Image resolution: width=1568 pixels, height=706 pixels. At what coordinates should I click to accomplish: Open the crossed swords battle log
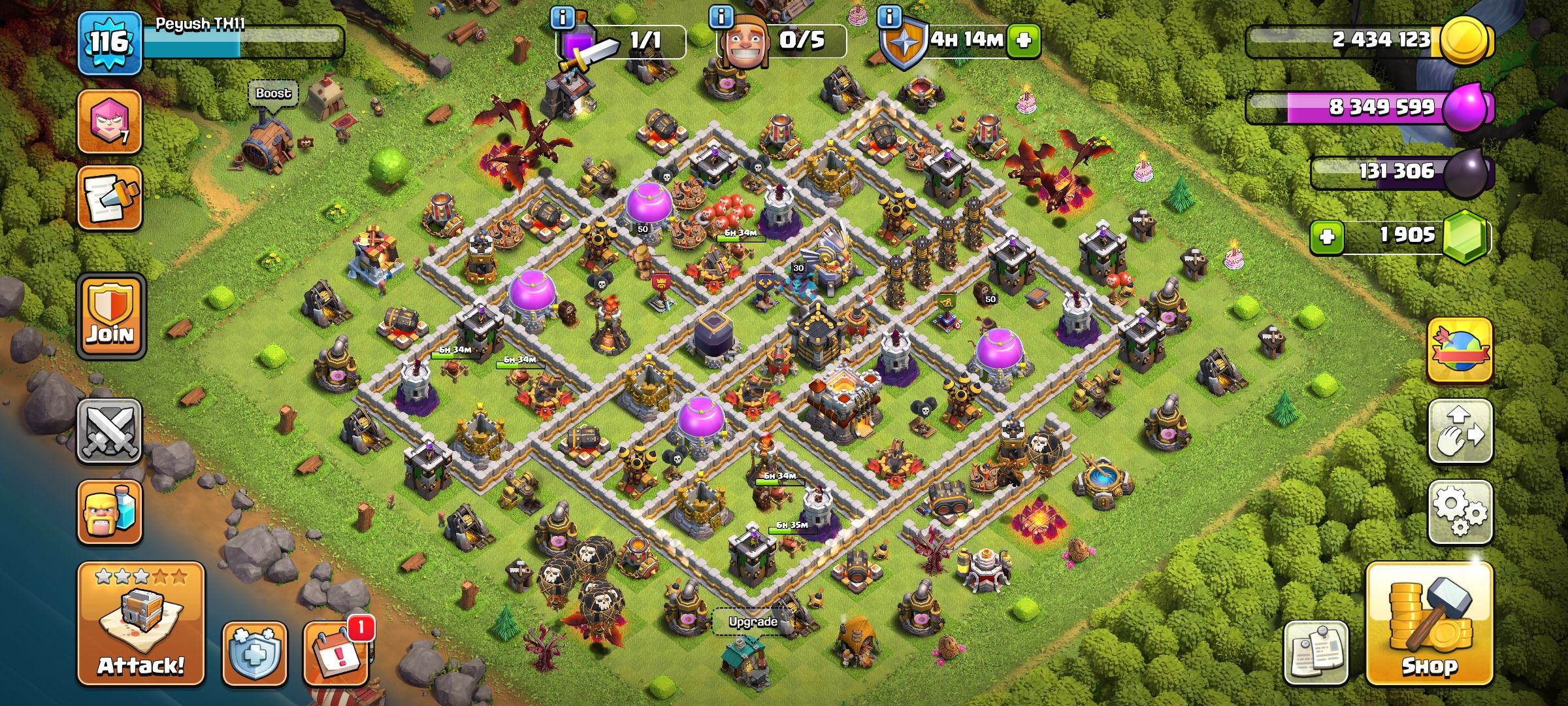pos(110,431)
